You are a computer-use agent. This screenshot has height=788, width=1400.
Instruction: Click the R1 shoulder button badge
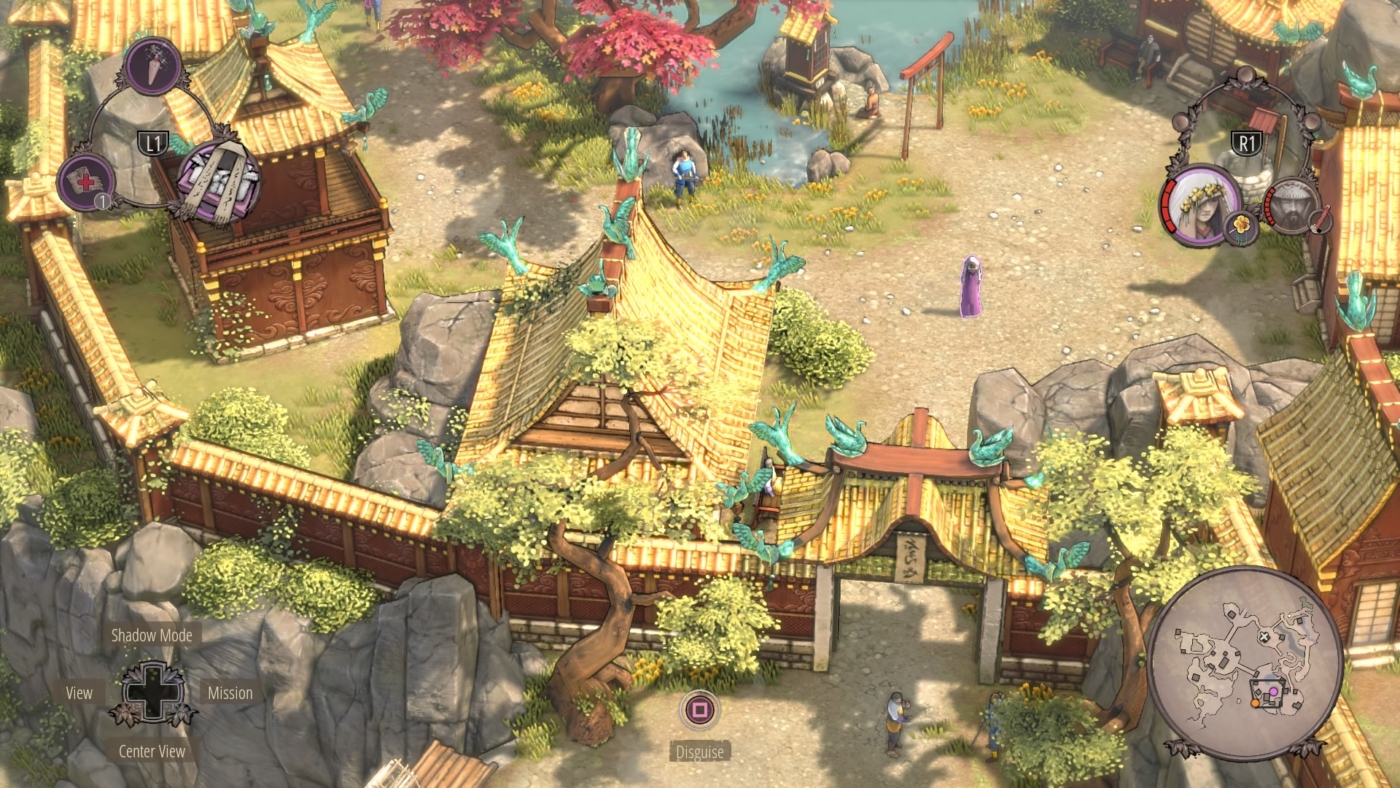(1247, 141)
